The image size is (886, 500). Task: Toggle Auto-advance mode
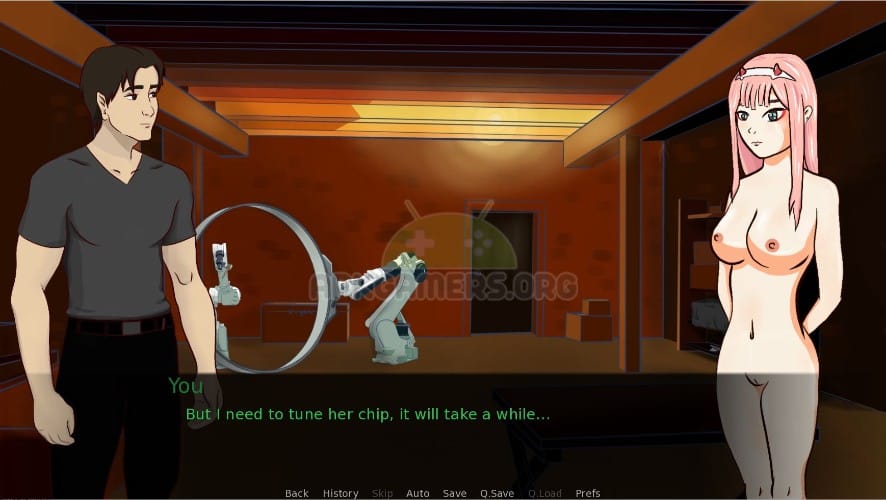pos(417,493)
